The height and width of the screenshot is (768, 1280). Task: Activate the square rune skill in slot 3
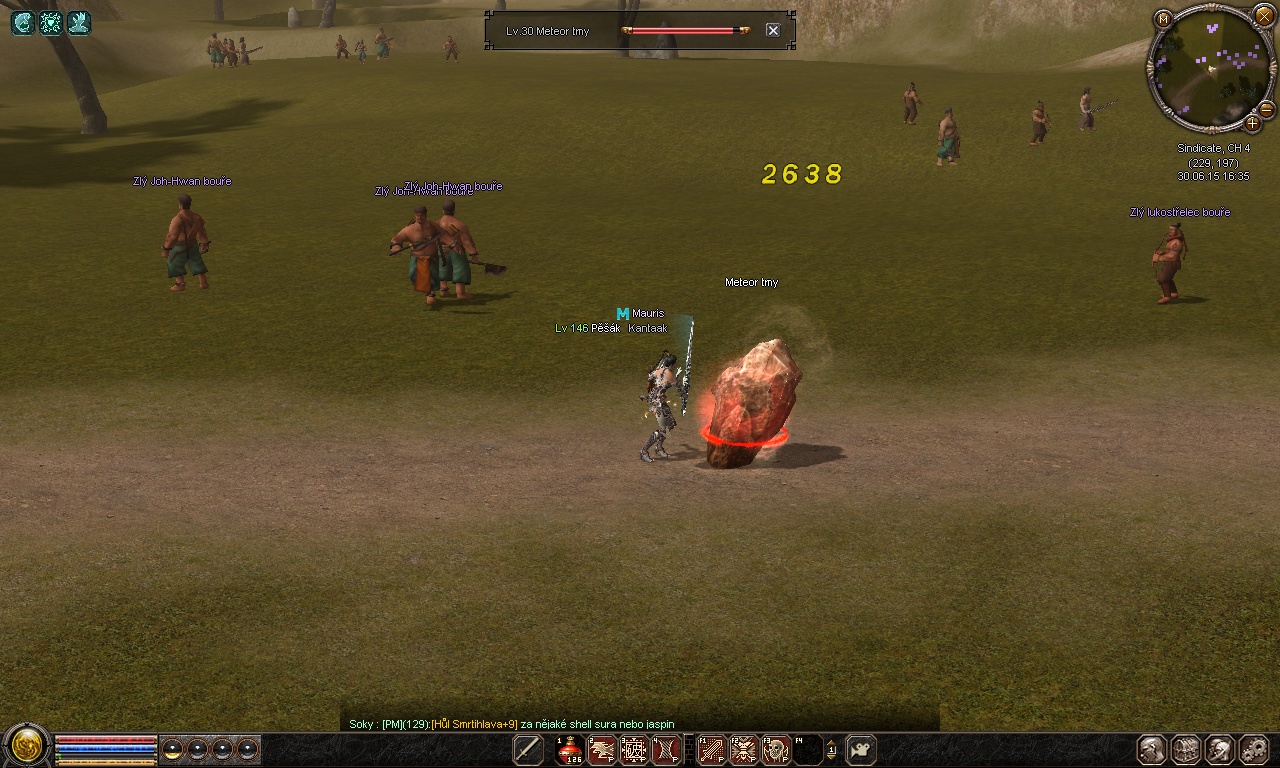coord(634,750)
